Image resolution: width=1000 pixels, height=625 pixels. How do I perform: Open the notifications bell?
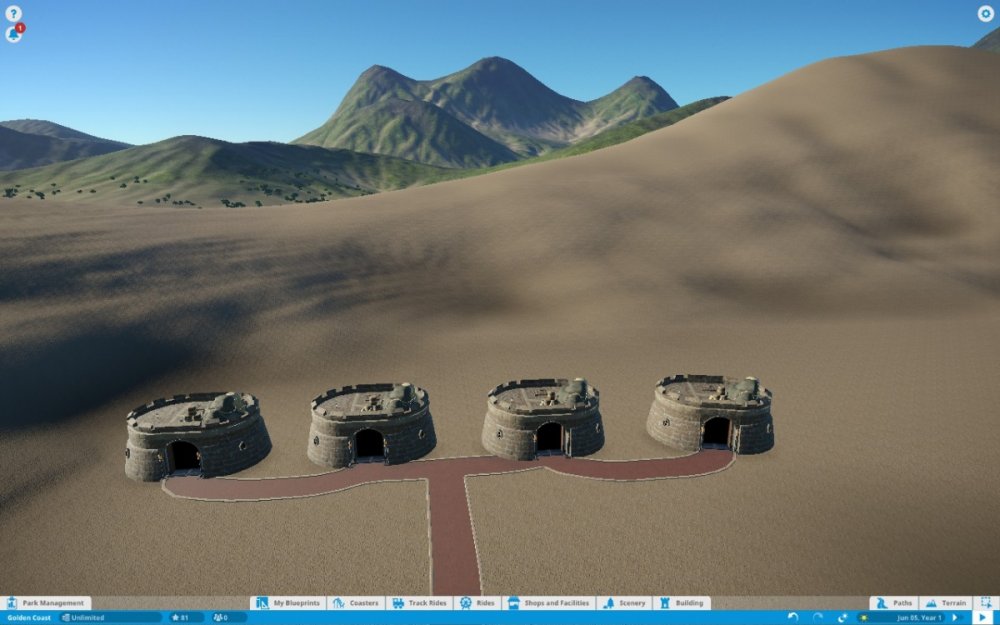(x=14, y=34)
